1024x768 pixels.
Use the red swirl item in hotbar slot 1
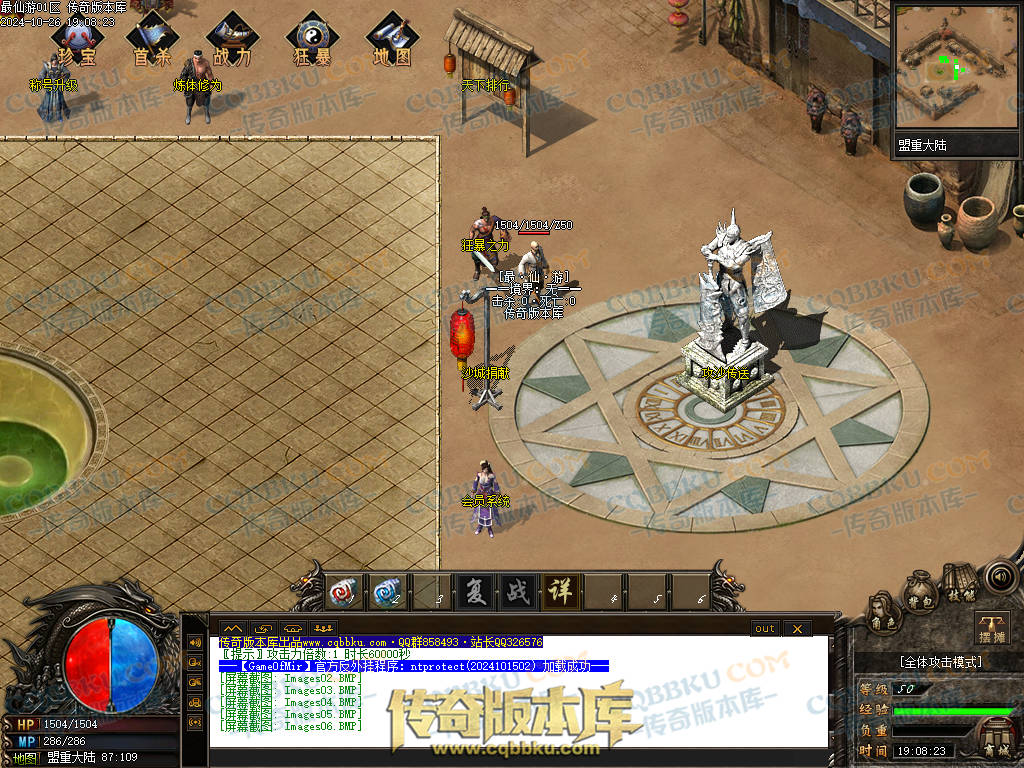pyautogui.click(x=345, y=593)
